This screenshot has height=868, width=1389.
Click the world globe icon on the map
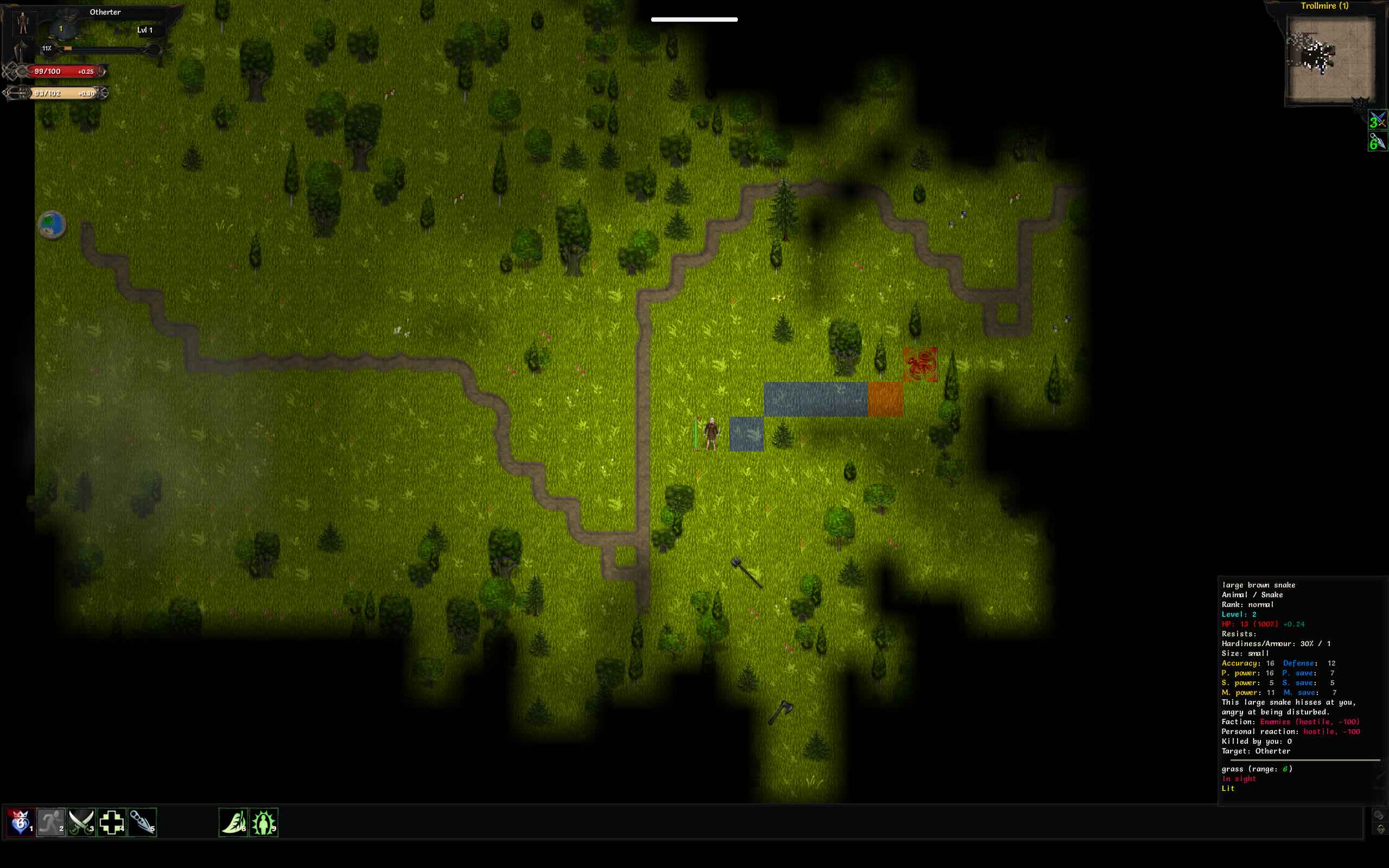tap(52, 225)
